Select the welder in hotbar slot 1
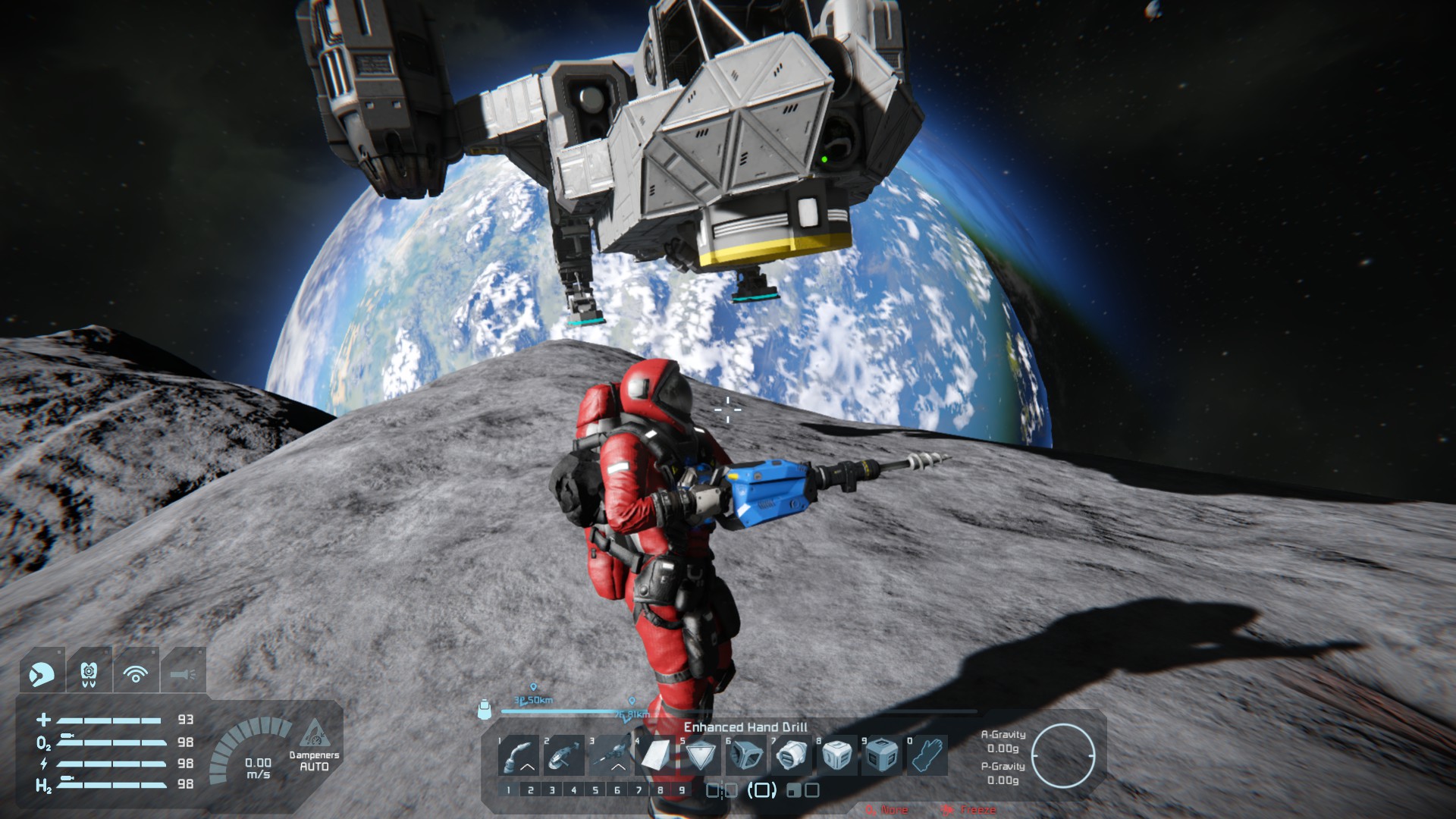This screenshot has width=1456, height=819. (519, 755)
